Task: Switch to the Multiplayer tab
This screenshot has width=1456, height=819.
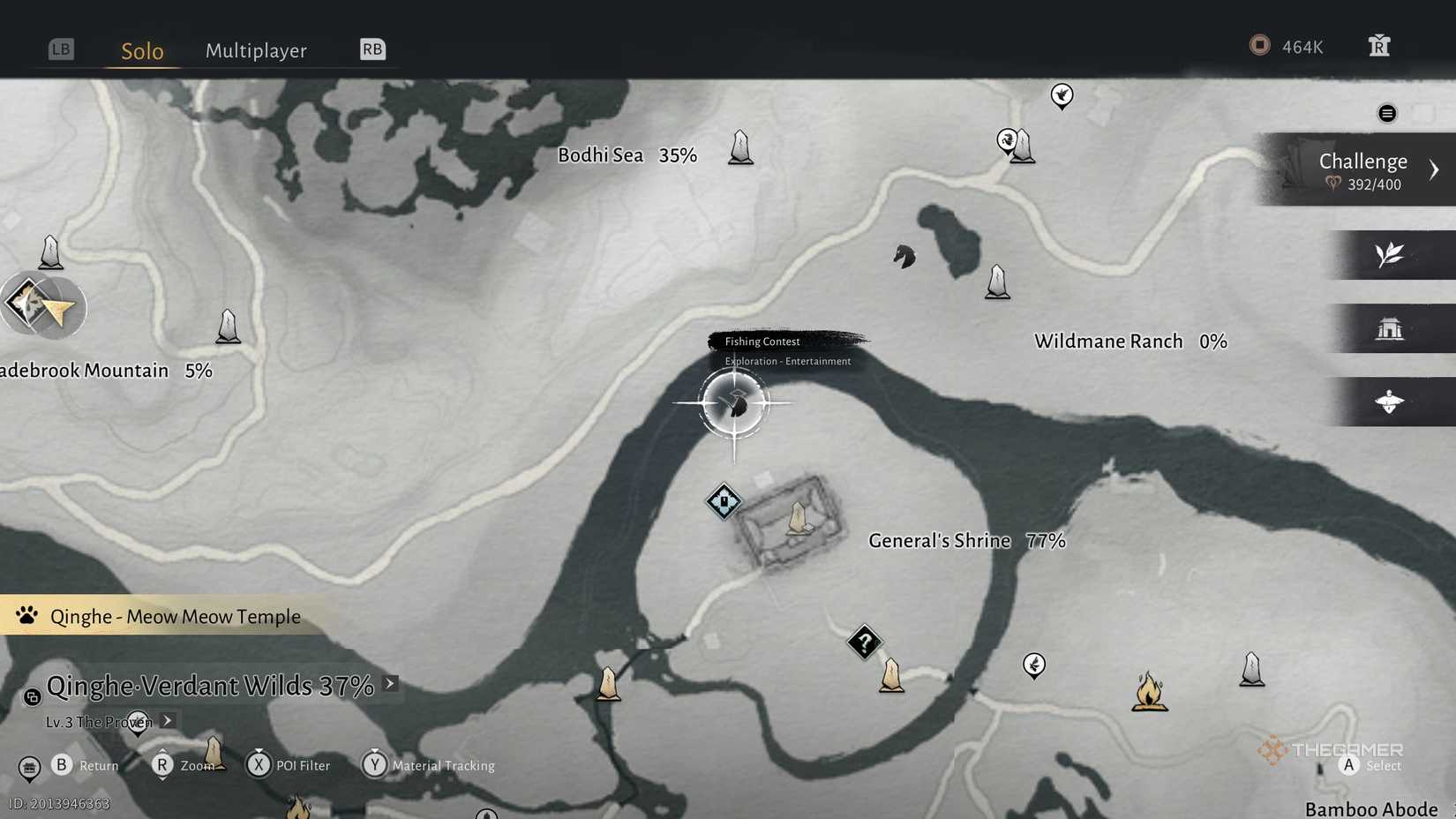Action: click(256, 50)
